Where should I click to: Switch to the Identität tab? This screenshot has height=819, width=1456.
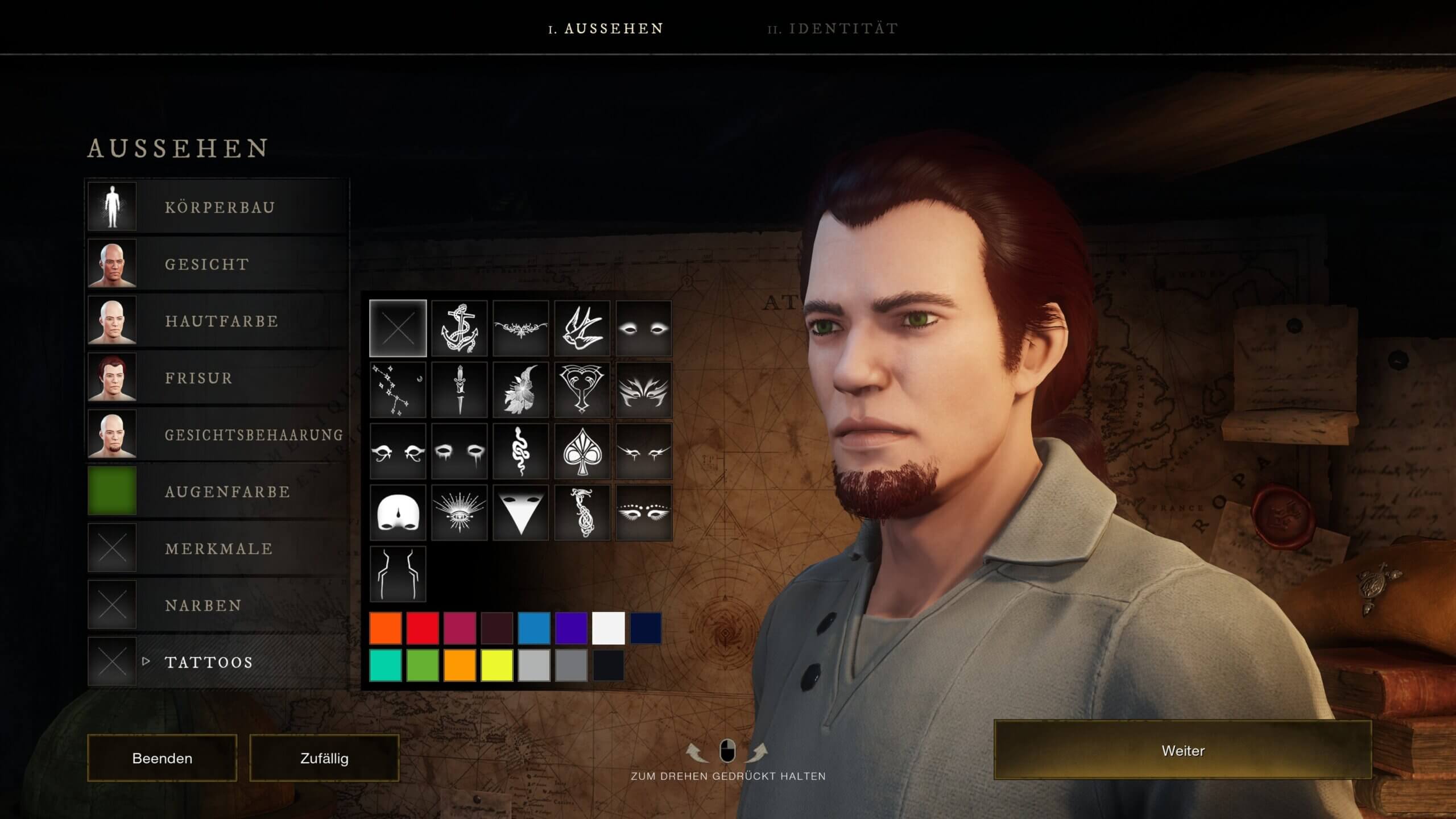point(833,28)
